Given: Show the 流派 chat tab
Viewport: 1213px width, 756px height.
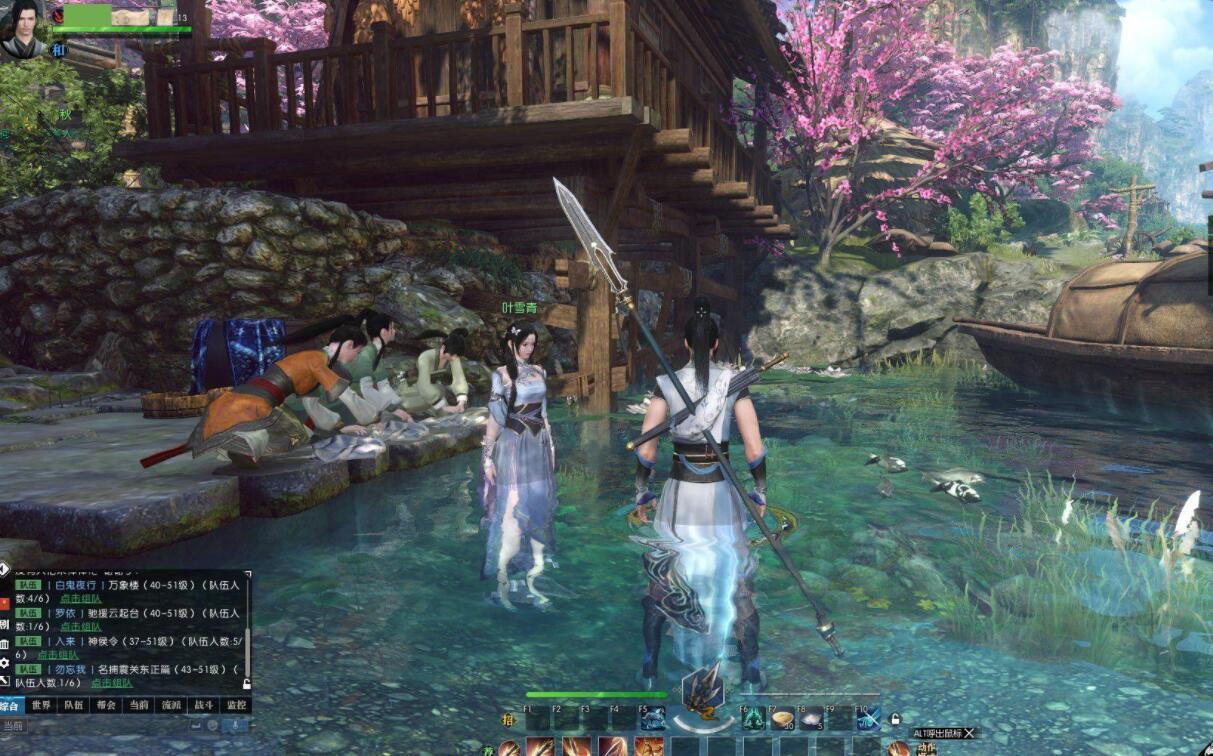Looking at the screenshot, I should coord(171,705).
